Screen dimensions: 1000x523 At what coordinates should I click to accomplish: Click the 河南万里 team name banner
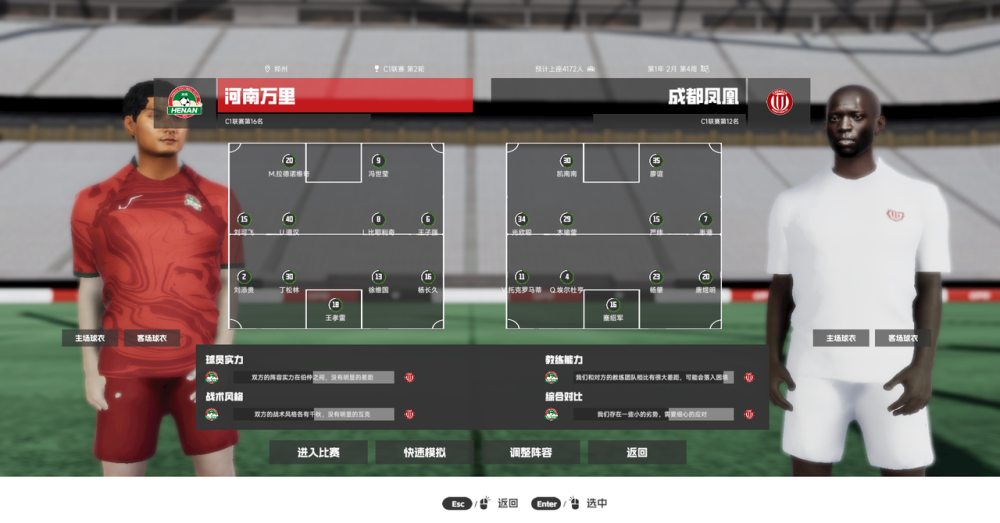tap(345, 96)
